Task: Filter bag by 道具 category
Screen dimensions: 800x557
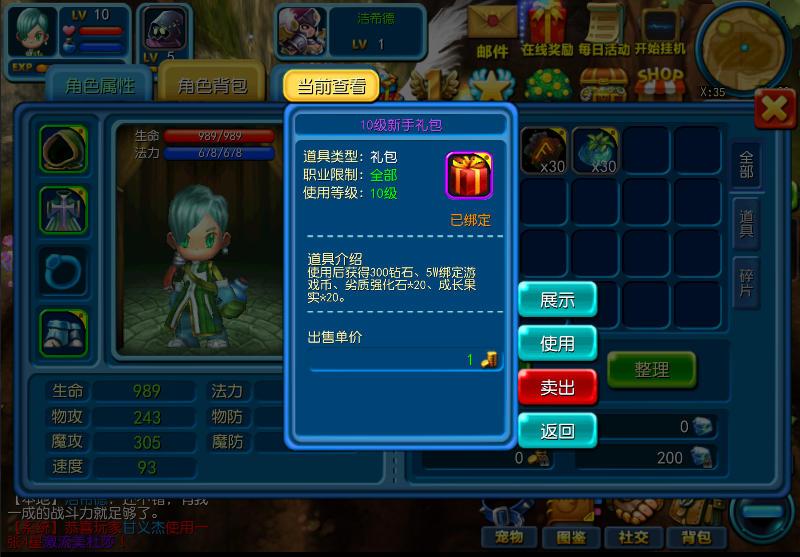Action: coord(746,223)
